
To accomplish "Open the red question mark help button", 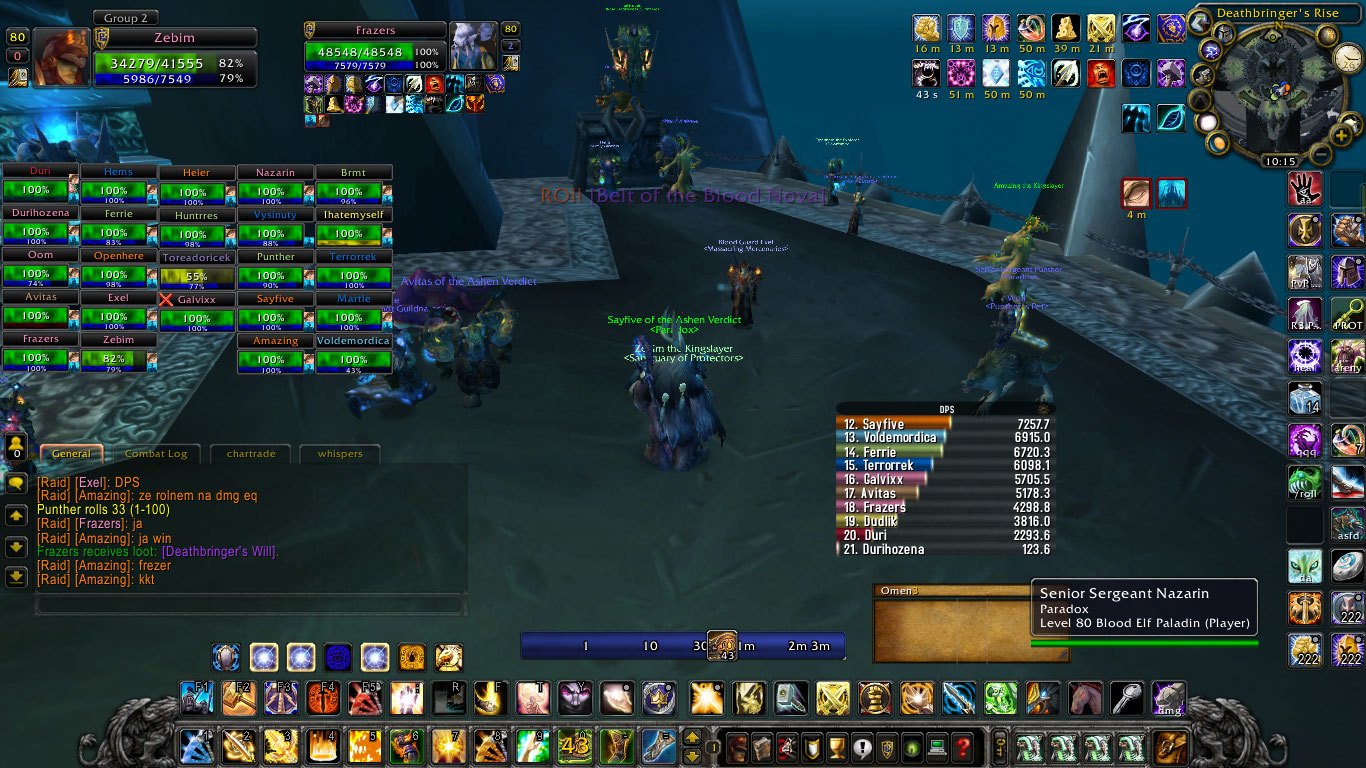I will pyautogui.click(x=962, y=746).
